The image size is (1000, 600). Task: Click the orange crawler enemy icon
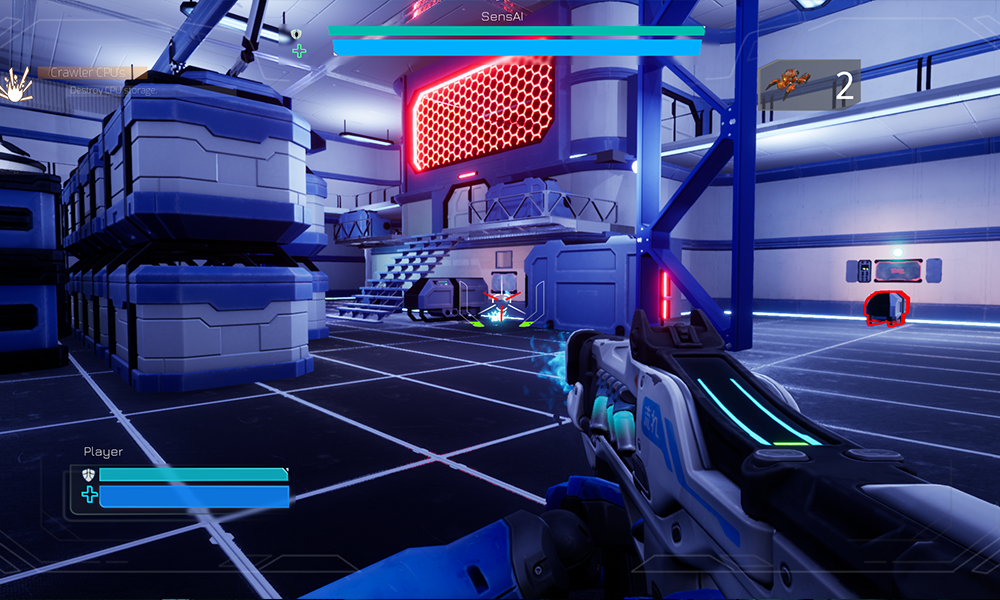(787, 86)
